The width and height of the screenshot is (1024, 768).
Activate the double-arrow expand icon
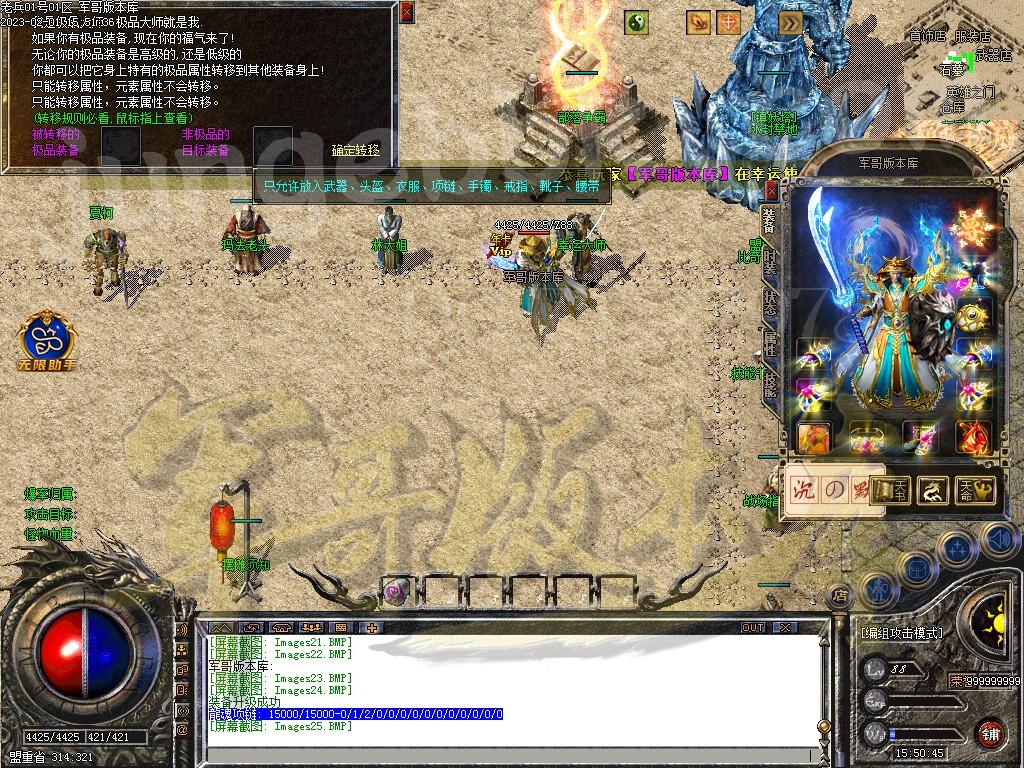[x=790, y=21]
